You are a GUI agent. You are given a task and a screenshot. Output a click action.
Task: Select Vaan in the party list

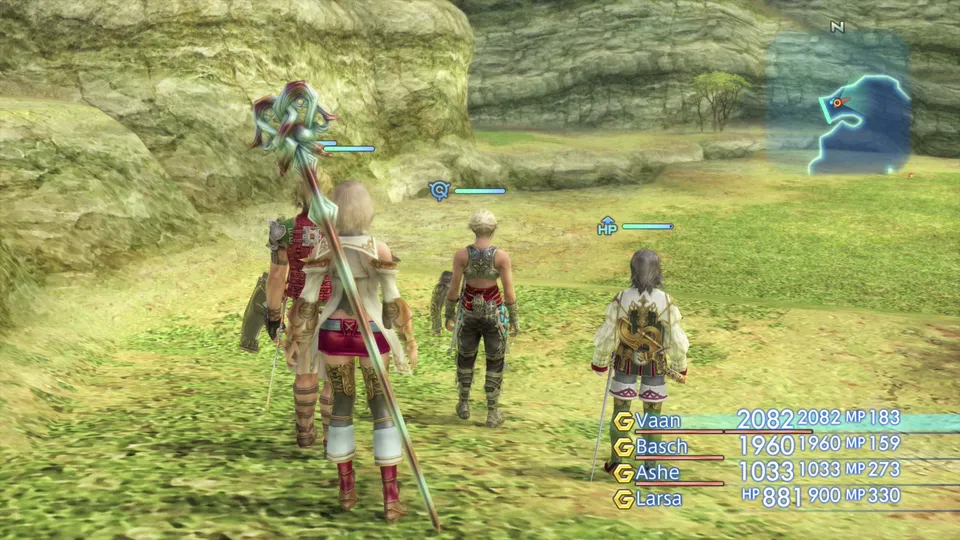click(x=657, y=420)
